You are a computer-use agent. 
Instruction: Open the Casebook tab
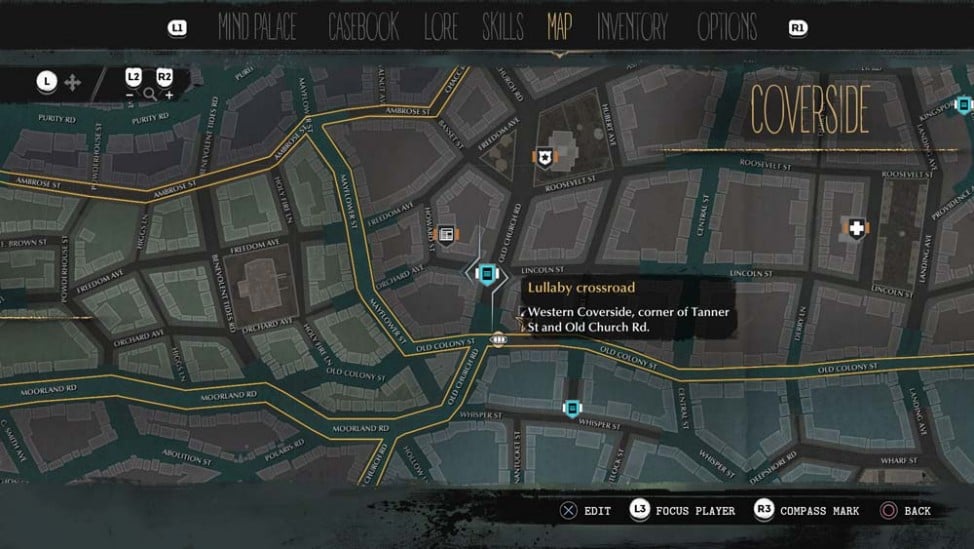pyautogui.click(x=364, y=28)
